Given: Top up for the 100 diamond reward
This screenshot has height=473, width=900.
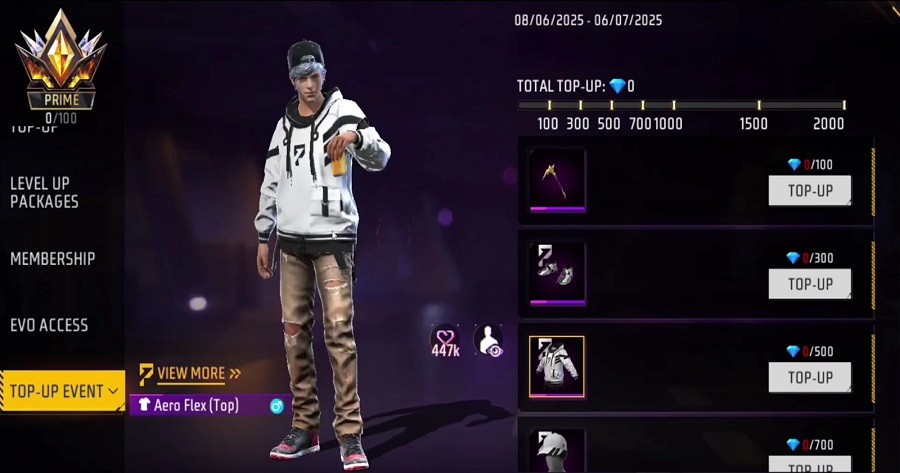Looking at the screenshot, I should (x=809, y=190).
